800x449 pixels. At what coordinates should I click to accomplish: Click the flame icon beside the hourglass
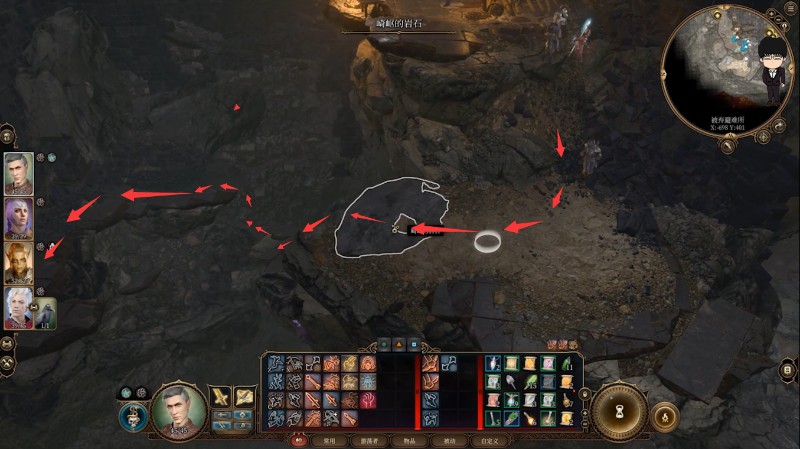pos(664,413)
